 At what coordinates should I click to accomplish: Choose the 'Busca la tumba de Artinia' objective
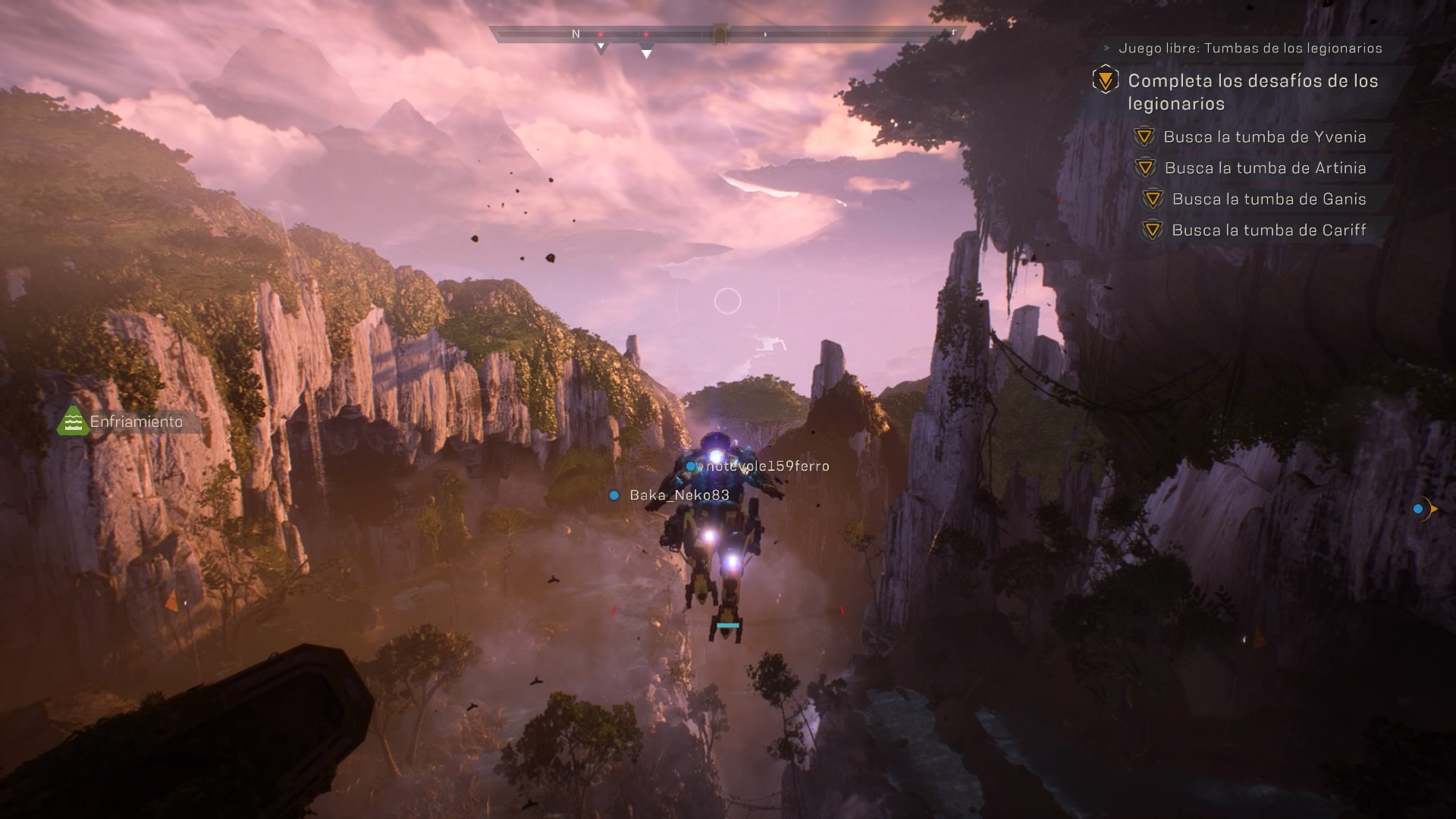(1265, 168)
